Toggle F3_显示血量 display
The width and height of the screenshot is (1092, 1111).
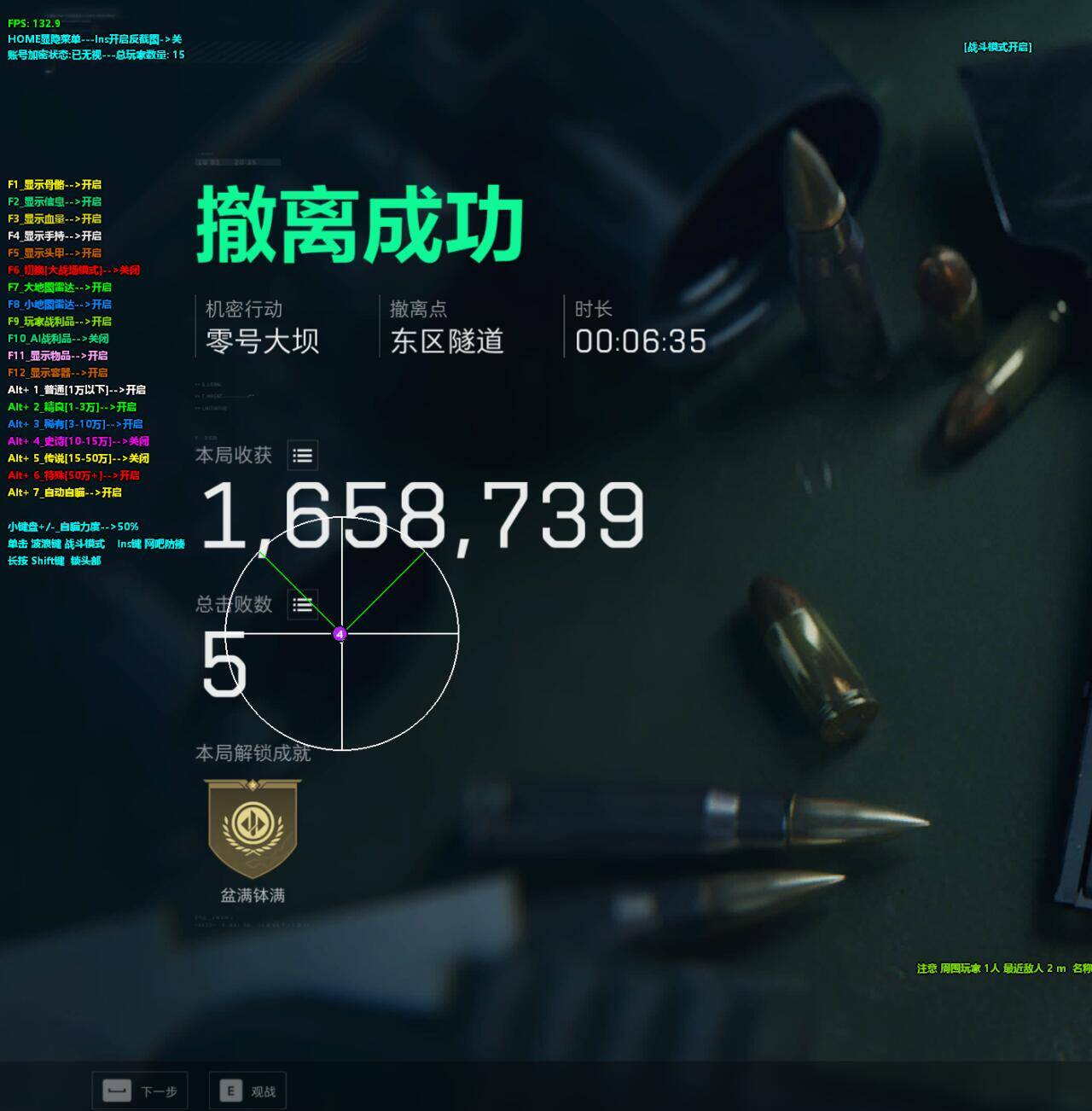click(53, 218)
